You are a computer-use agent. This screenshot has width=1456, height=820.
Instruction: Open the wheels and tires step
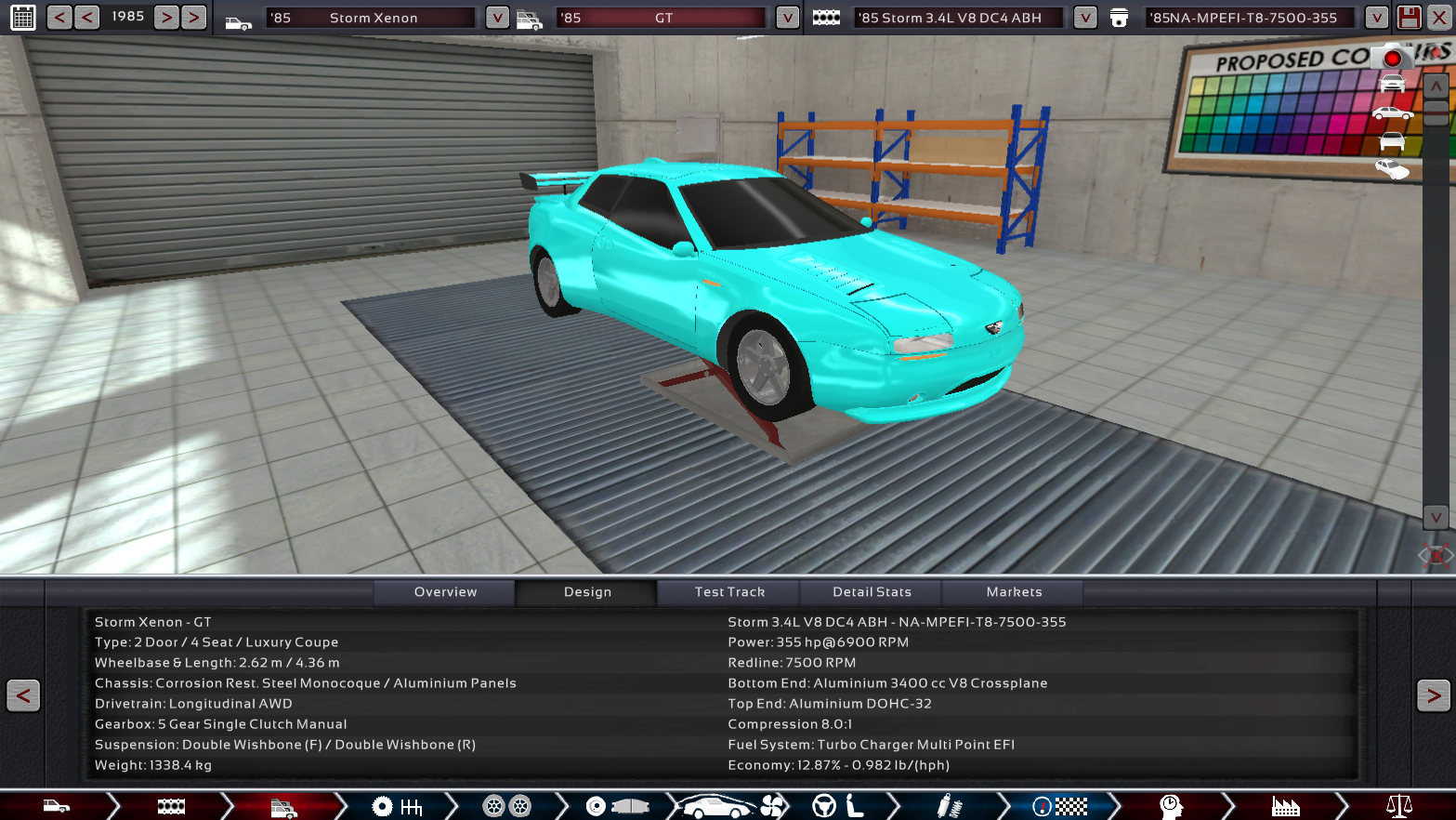506,806
